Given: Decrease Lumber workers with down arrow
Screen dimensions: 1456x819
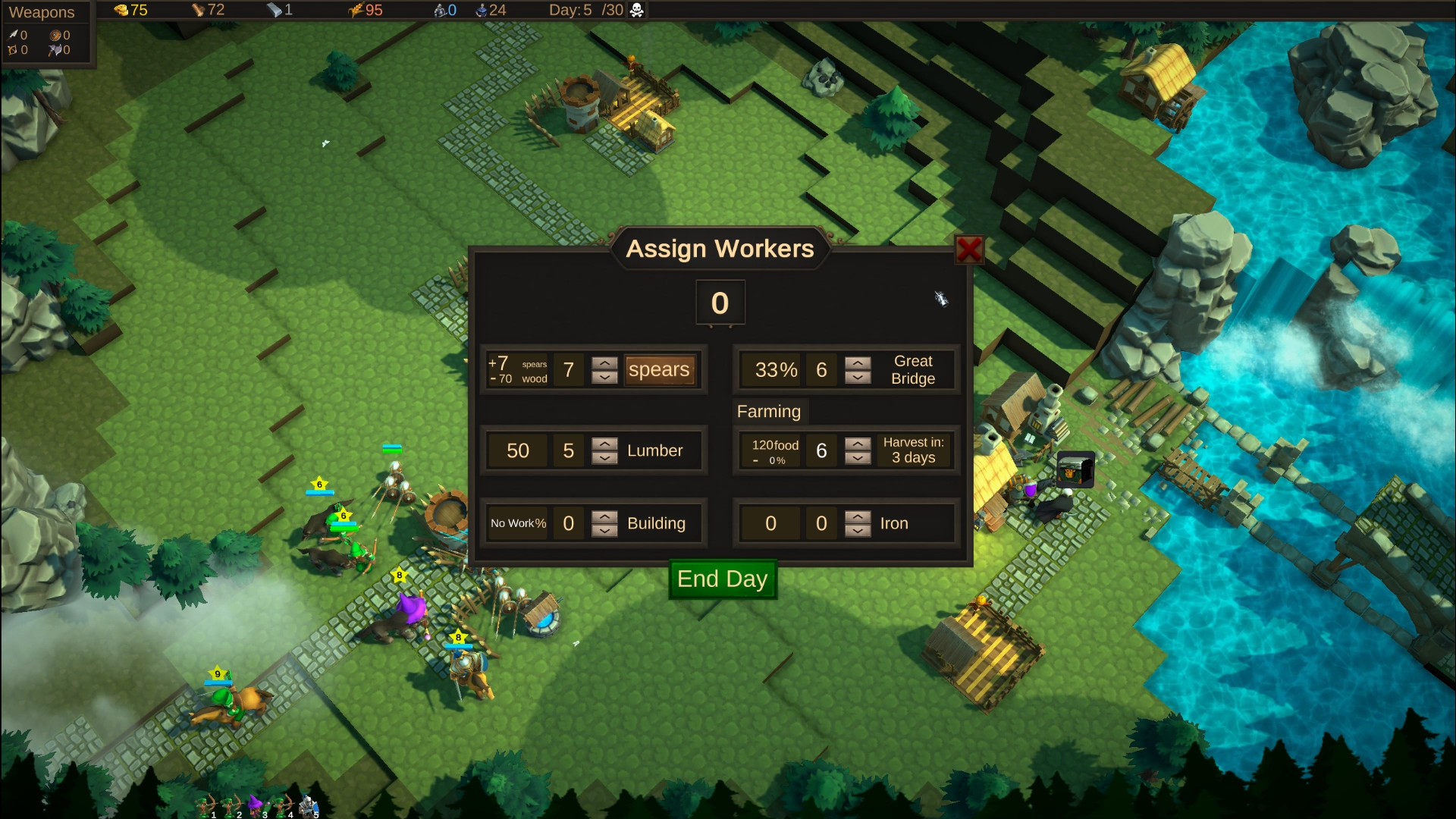Looking at the screenshot, I should click(604, 458).
